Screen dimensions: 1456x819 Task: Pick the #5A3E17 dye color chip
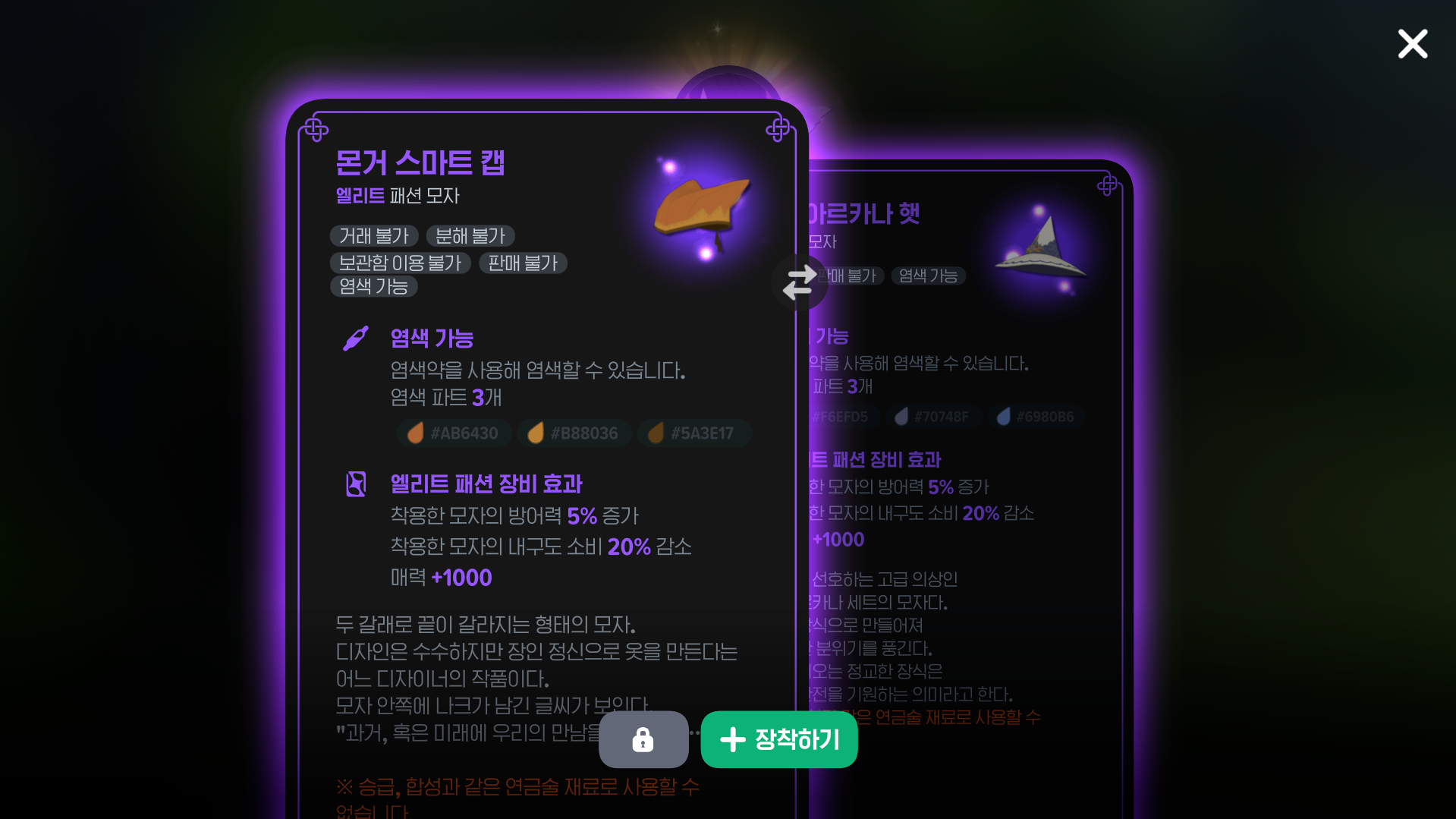click(x=693, y=433)
